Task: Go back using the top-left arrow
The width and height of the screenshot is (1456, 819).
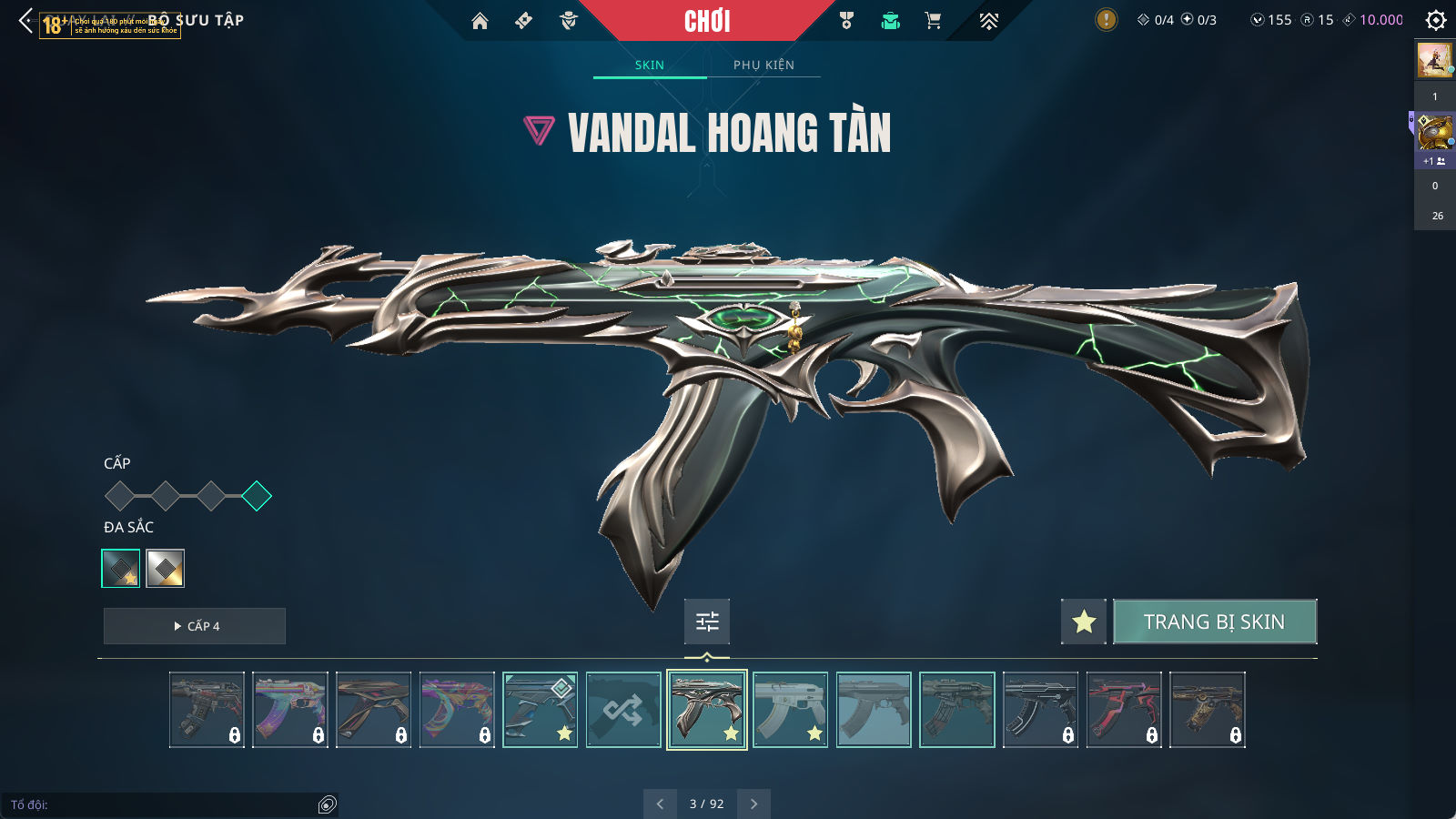Action: click(x=25, y=21)
